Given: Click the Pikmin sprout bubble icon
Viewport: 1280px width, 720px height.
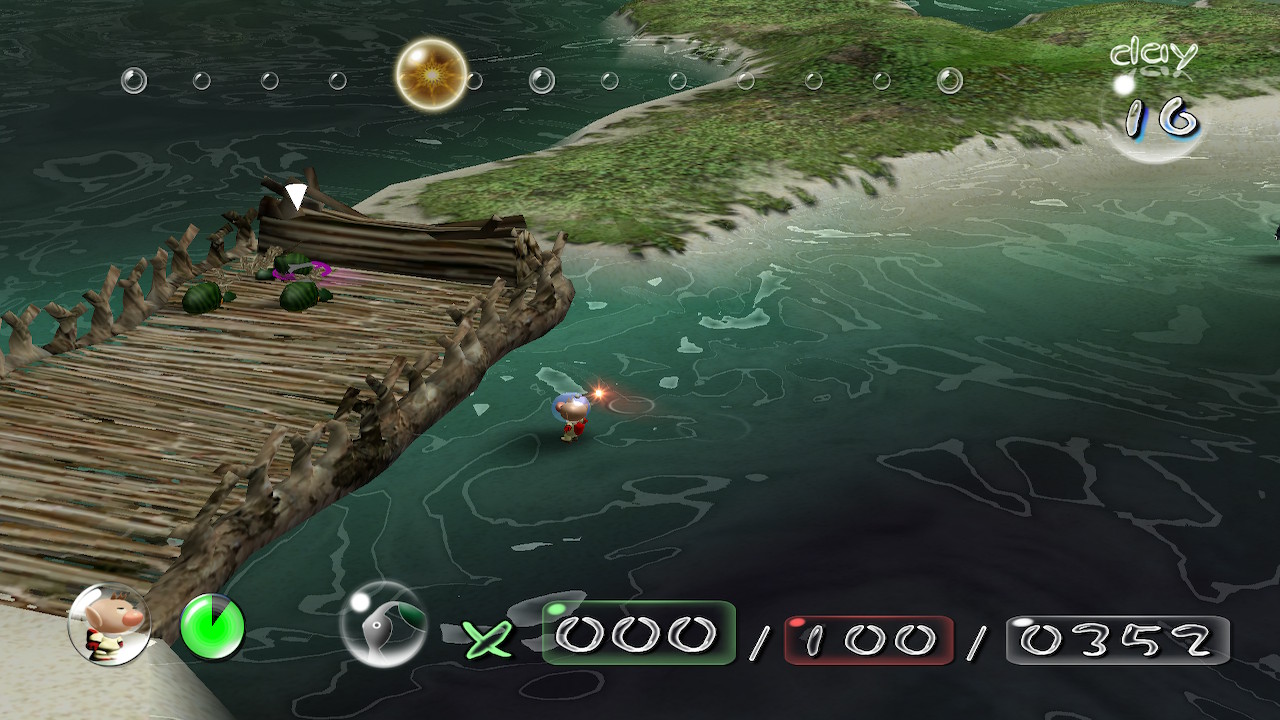Looking at the screenshot, I should pyautogui.click(x=383, y=625).
